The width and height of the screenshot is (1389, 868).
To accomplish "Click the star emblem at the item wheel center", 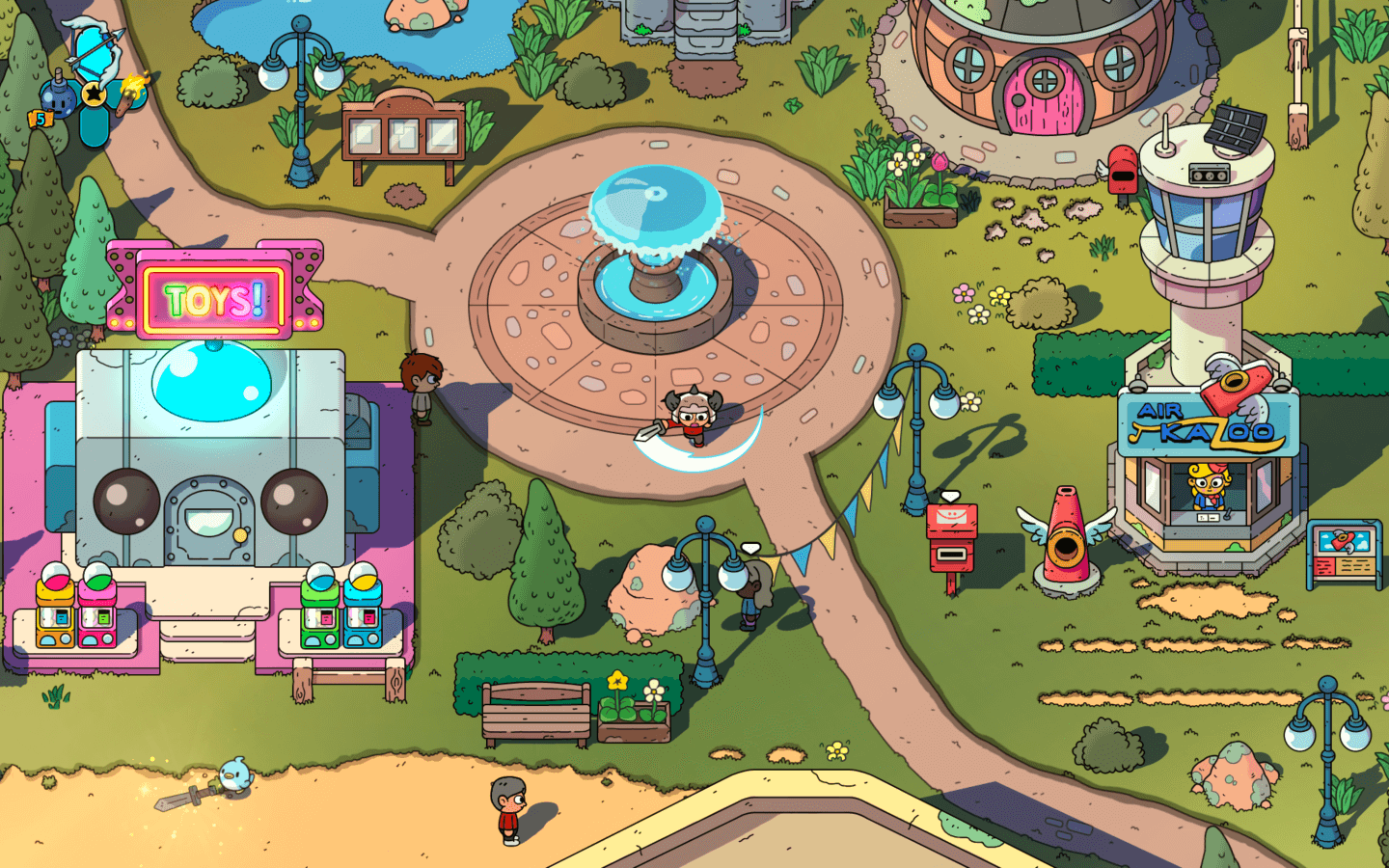I will [94, 95].
